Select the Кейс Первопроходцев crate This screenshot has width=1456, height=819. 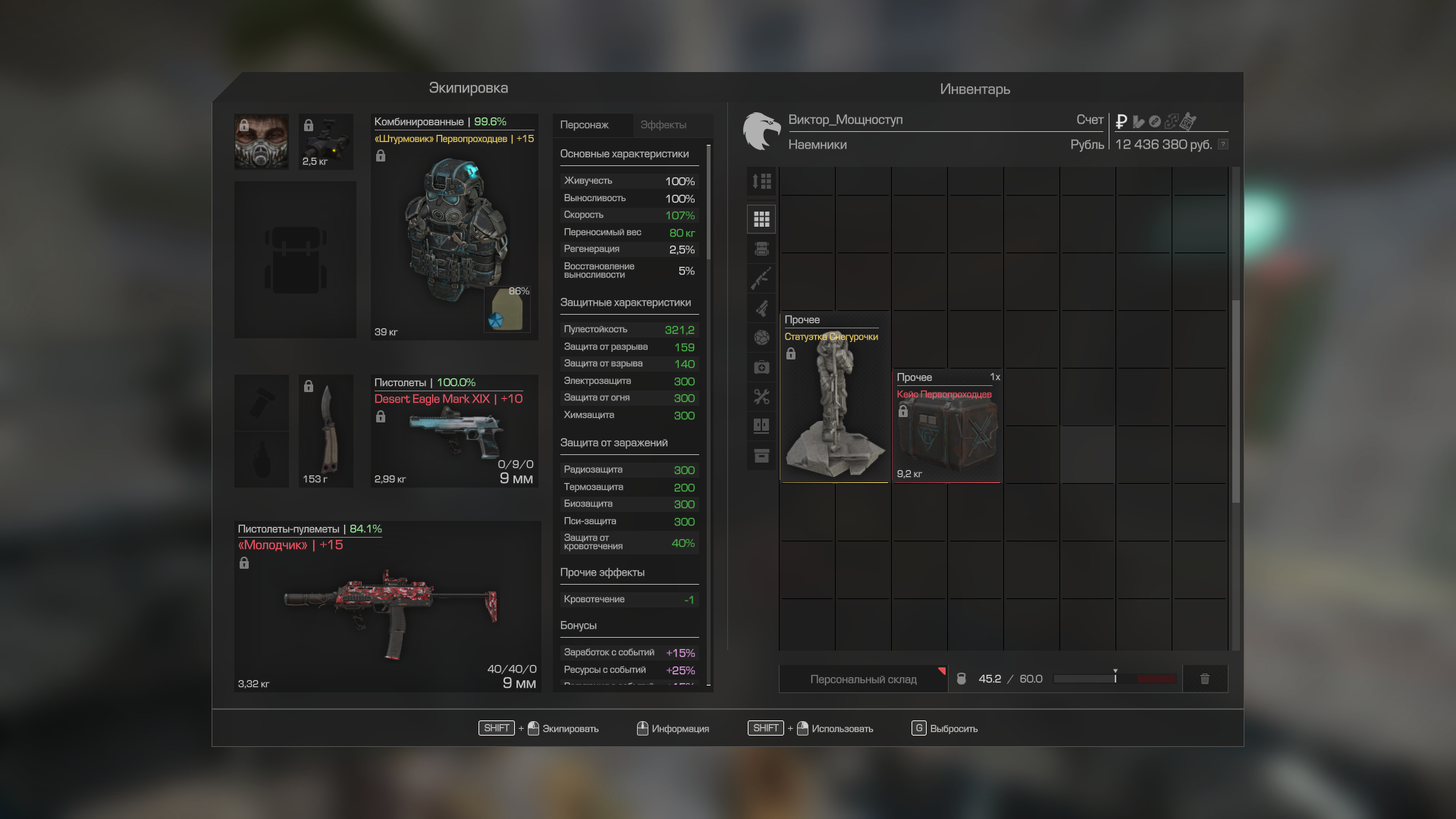pyautogui.click(x=947, y=426)
